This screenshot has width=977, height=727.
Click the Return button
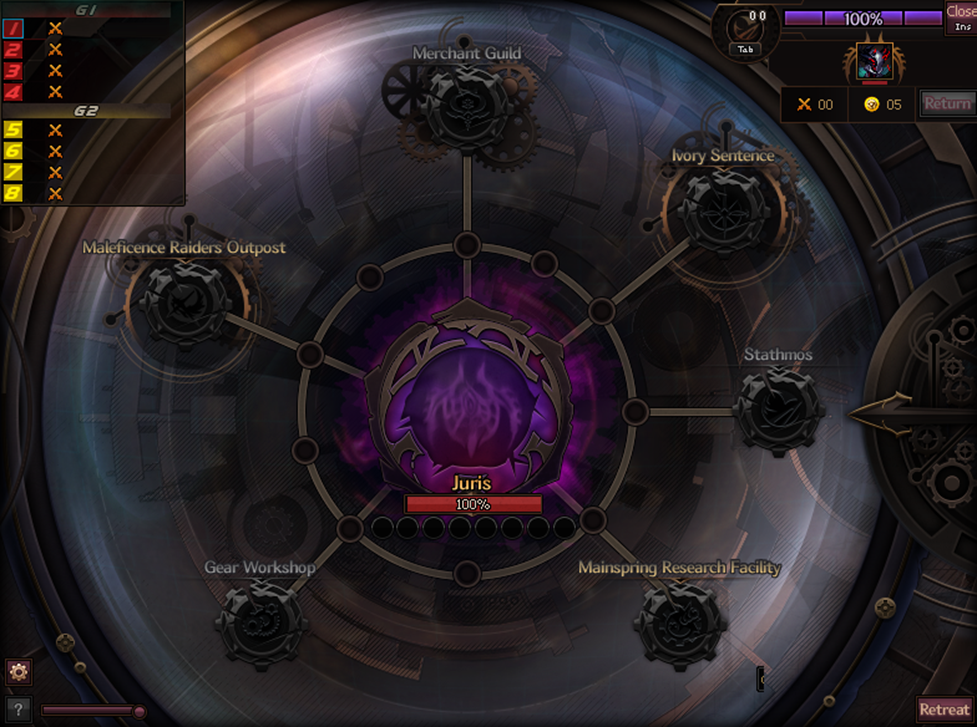coord(946,103)
